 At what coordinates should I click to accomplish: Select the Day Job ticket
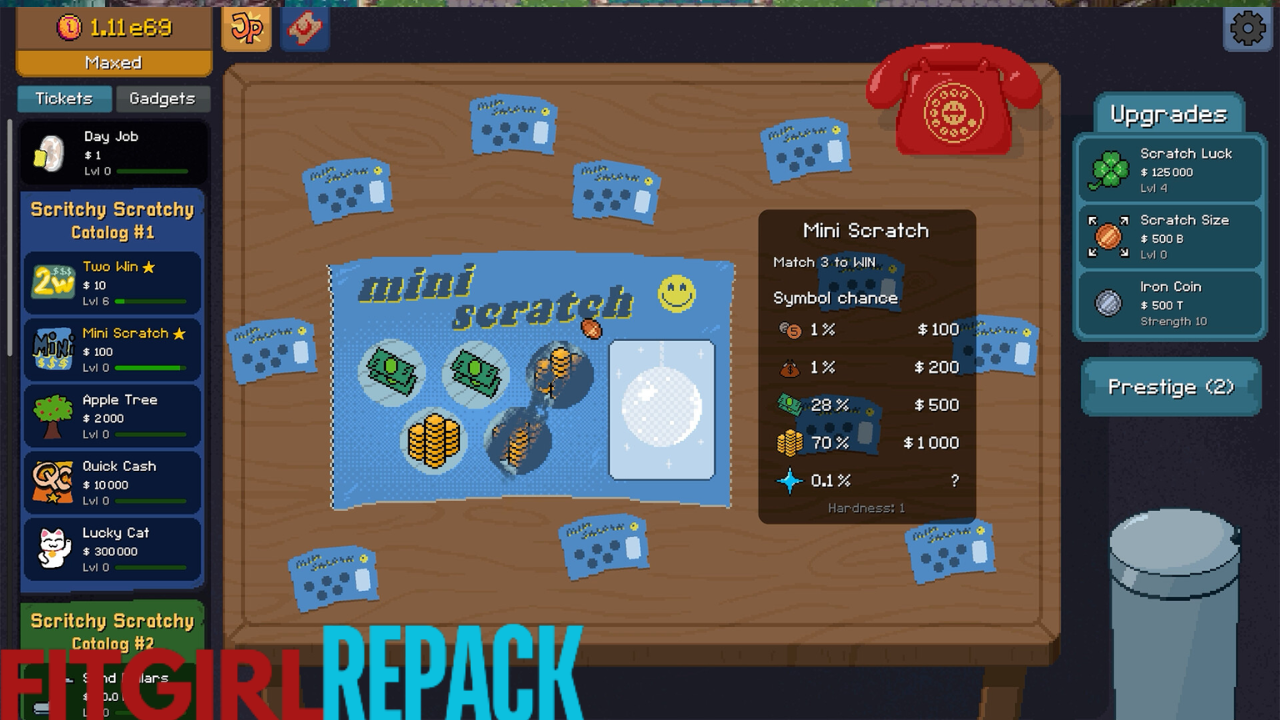click(x=113, y=153)
